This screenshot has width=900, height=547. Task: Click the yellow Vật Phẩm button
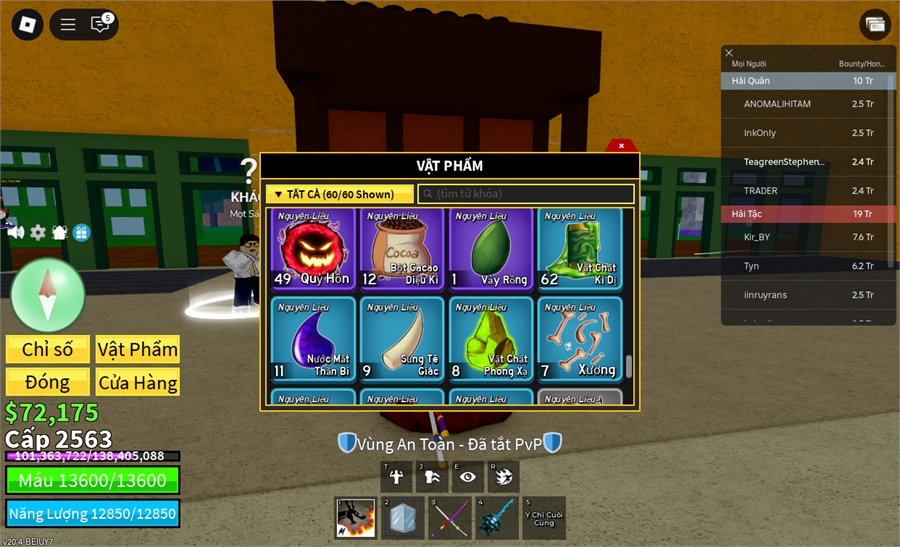(x=138, y=349)
